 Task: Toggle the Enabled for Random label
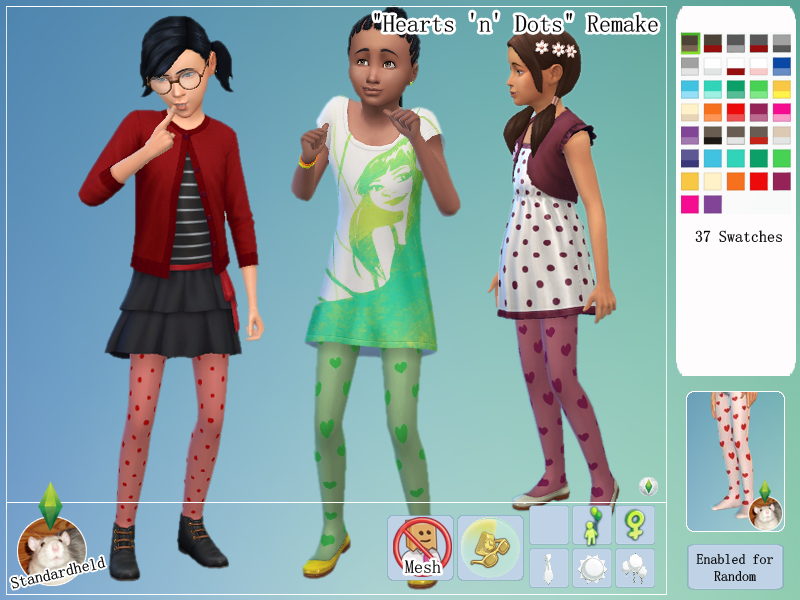pyautogui.click(x=735, y=567)
